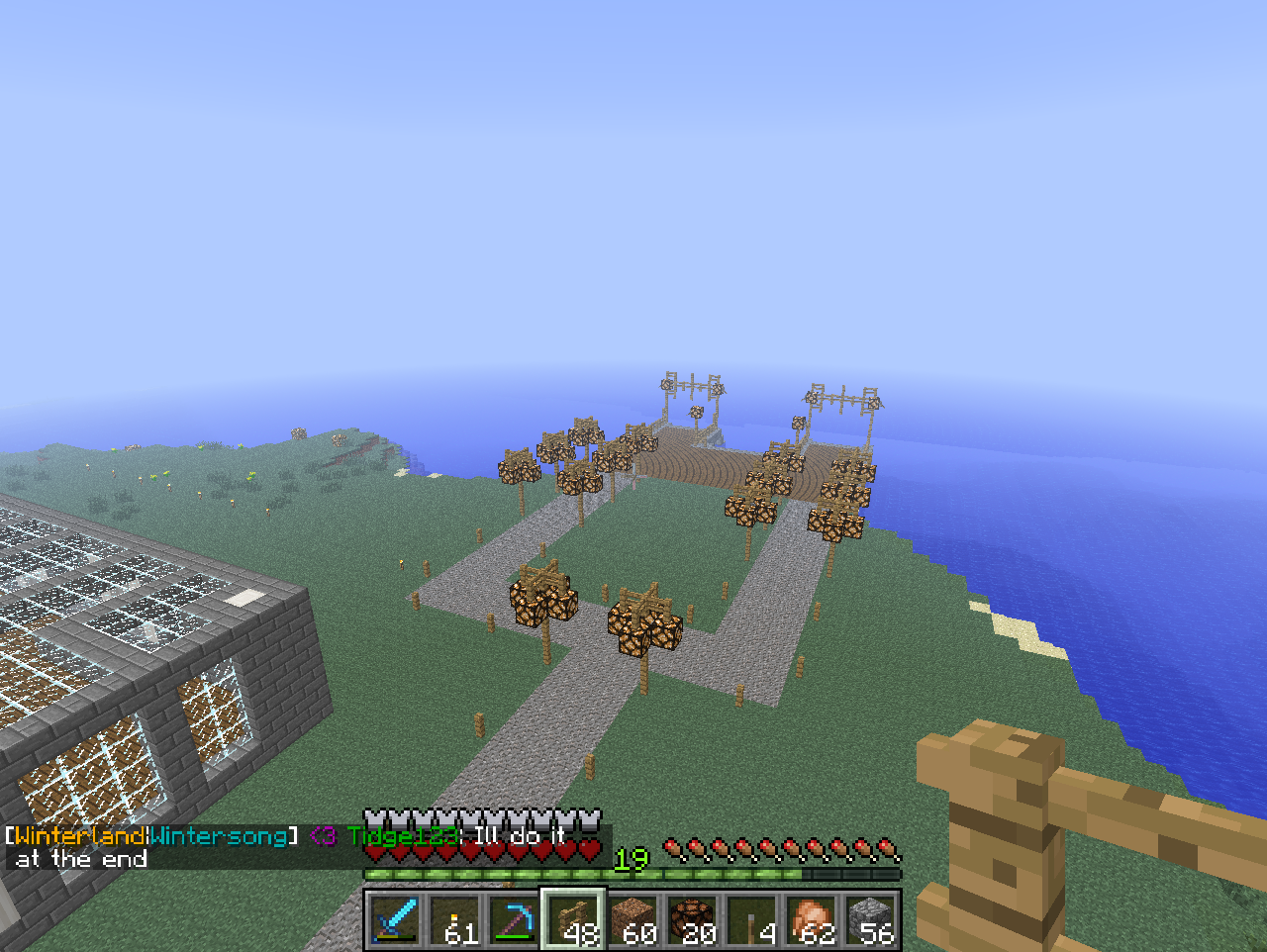Pick the lever slot holding 4
The width and height of the screenshot is (1267, 952).
pos(751,919)
